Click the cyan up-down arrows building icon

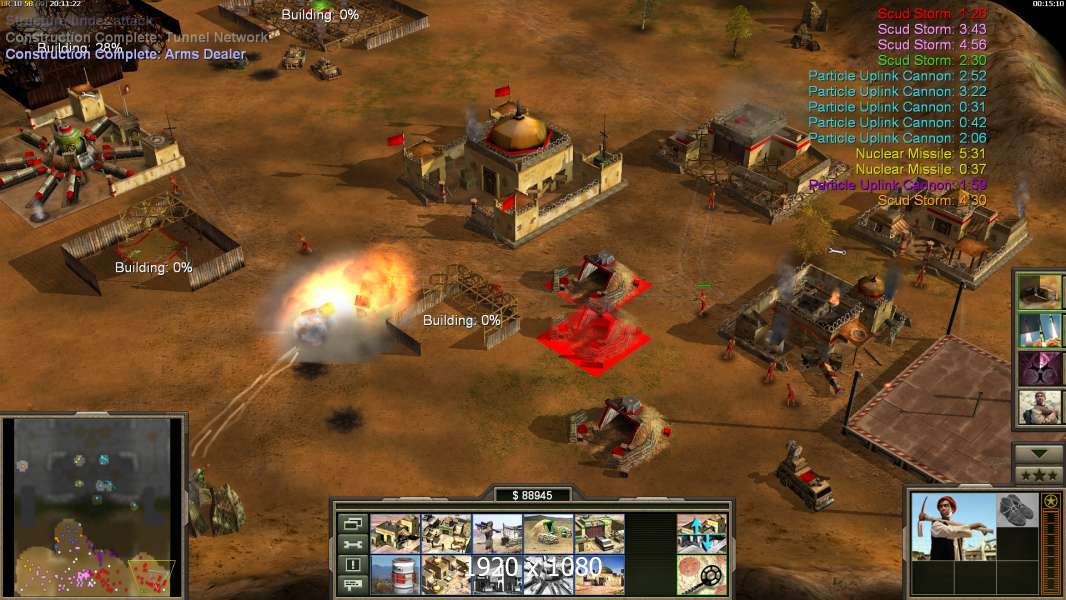pyautogui.click(x=702, y=533)
